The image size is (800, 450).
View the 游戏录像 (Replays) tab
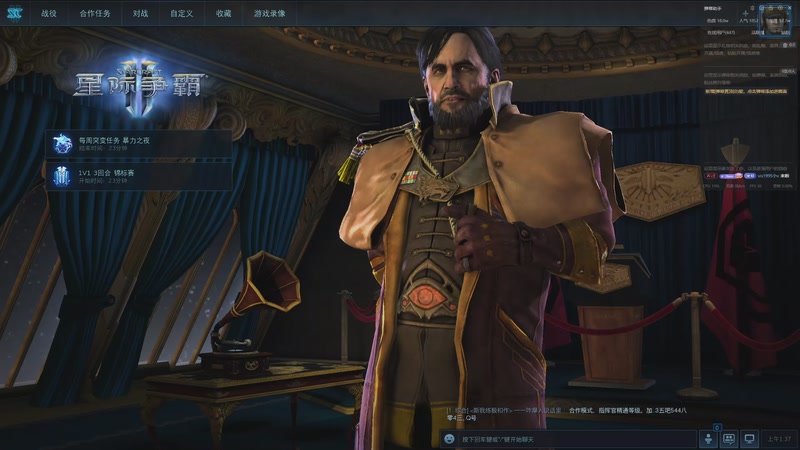pos(269,14)
